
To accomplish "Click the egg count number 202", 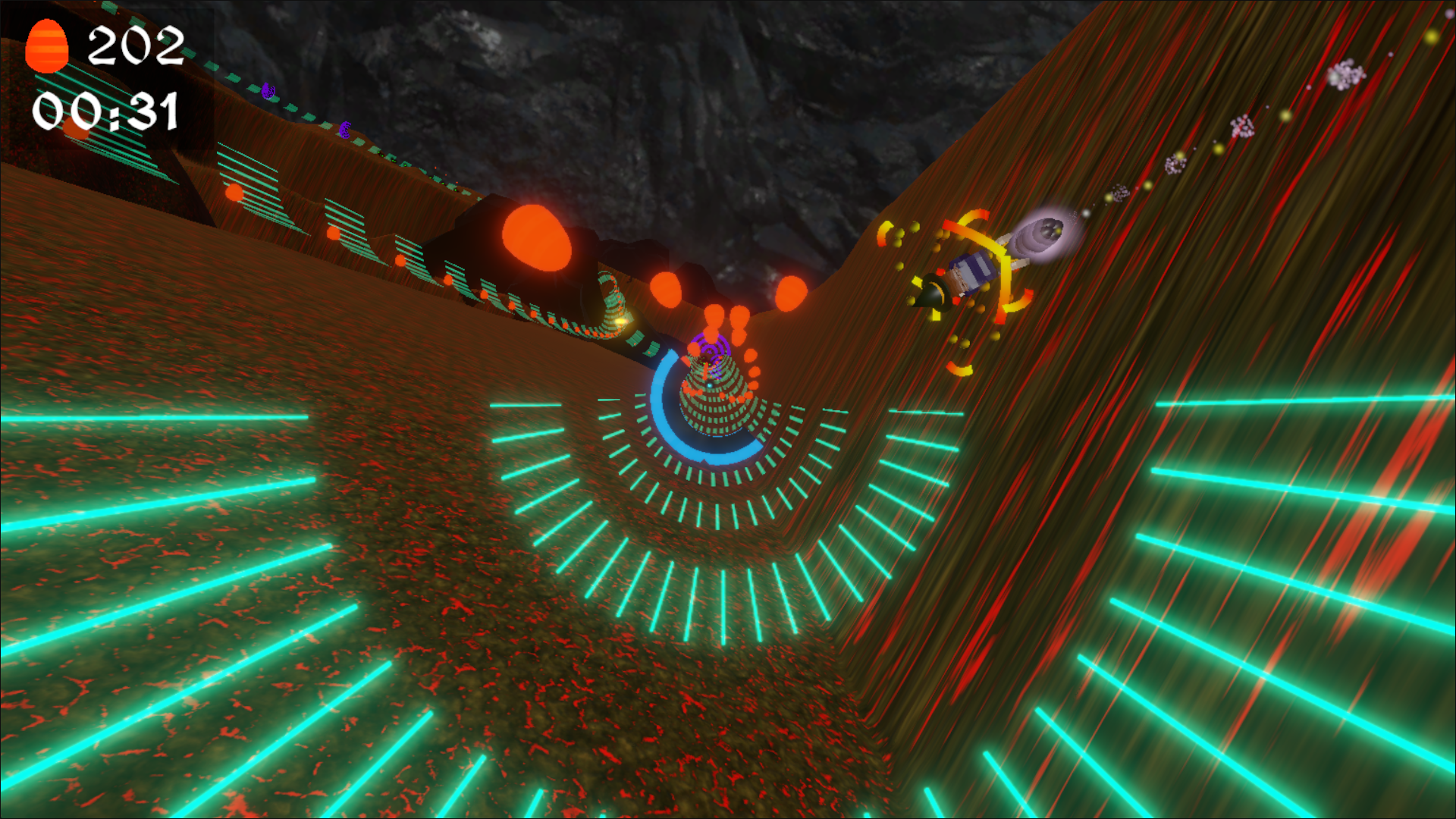I will (136, 45).
